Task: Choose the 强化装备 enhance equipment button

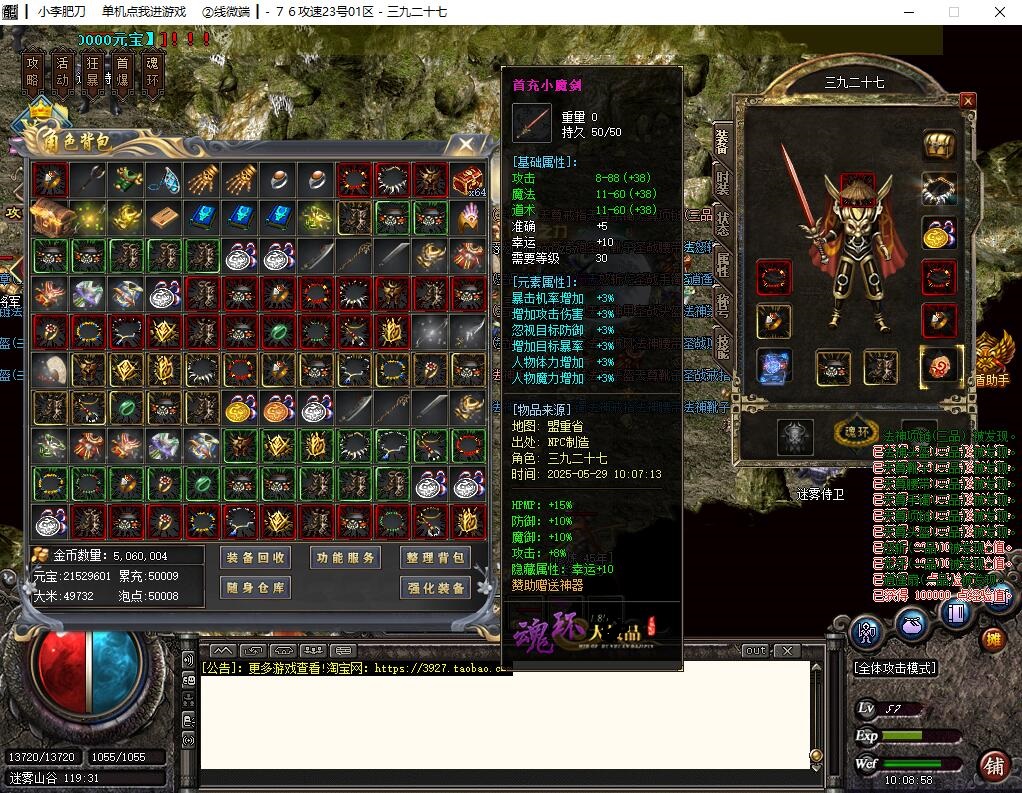Action: click(435, 588)
